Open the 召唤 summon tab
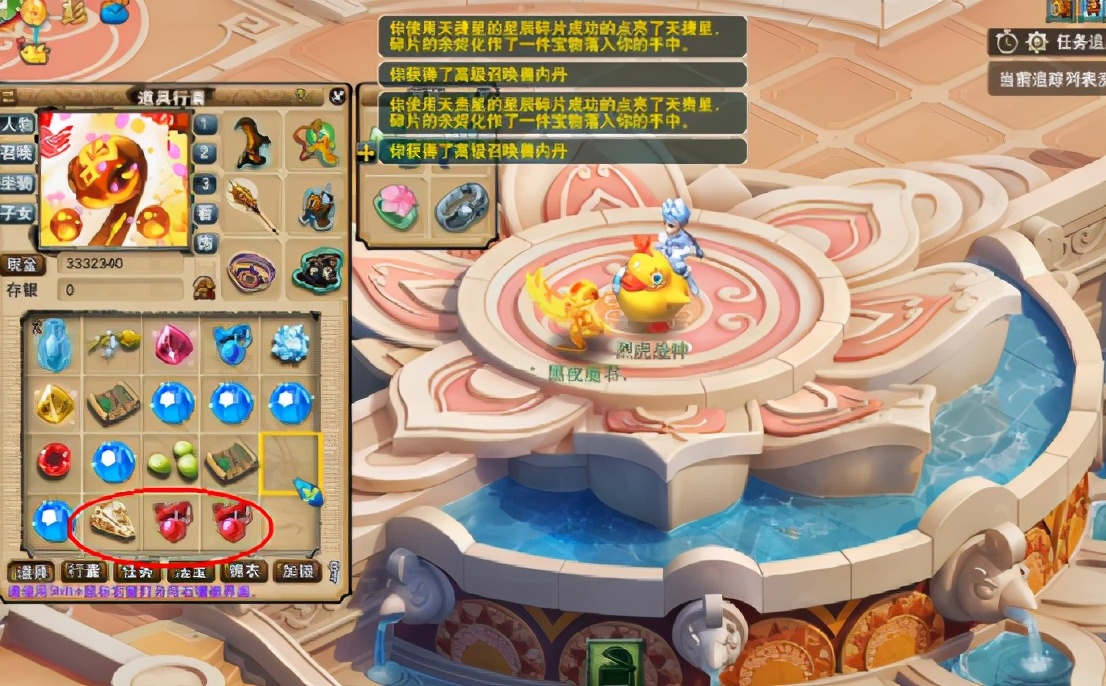1106x686 pixels. tap(17, 153)
